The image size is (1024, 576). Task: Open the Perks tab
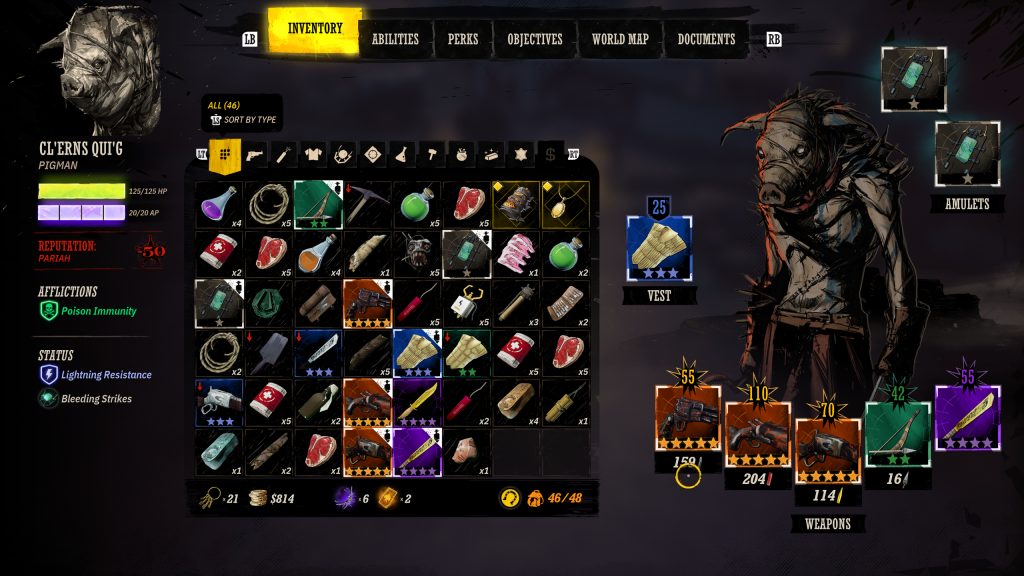(x=462, y=40)
